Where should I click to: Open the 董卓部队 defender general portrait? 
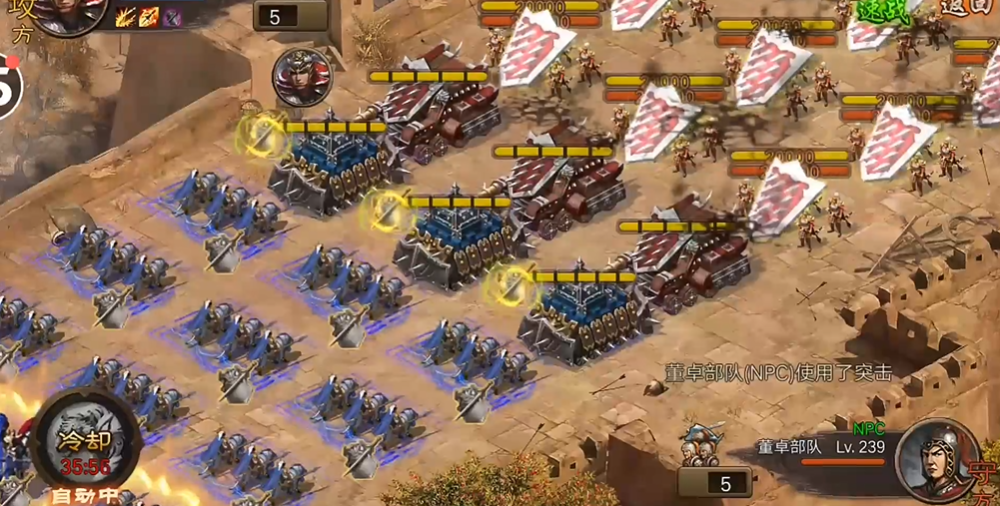(938, 459)
